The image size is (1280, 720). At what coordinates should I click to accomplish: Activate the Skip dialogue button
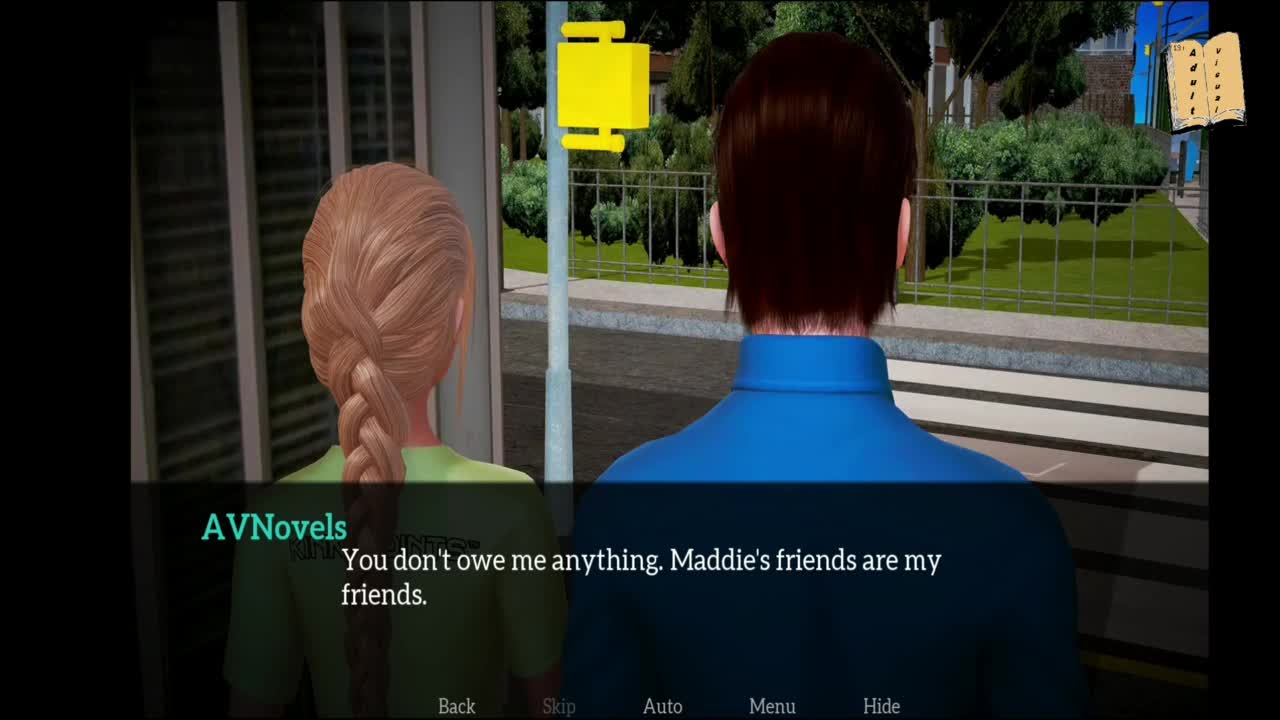click(559, 706)
